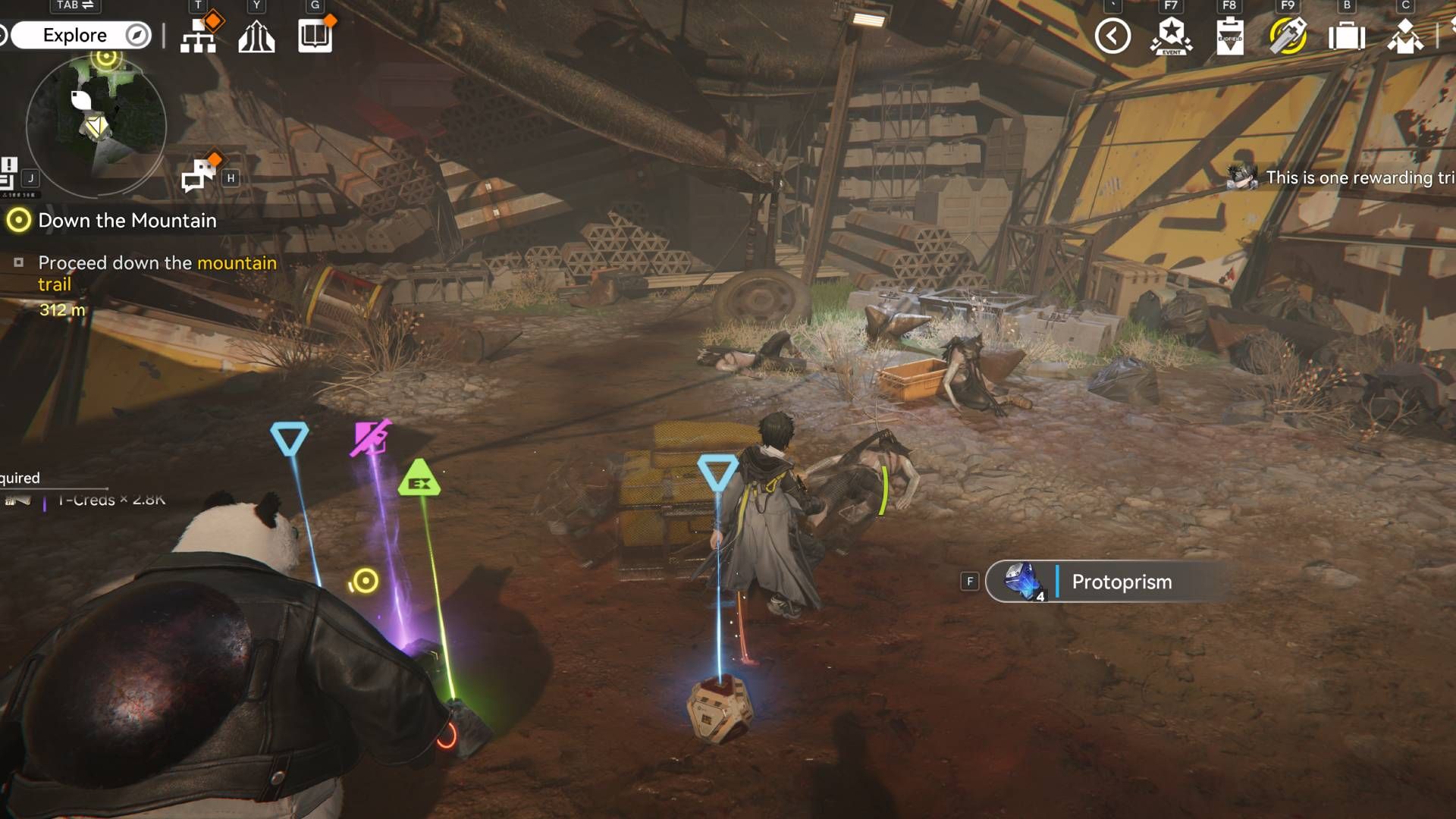This screenshot has width=1456, height=819.
Task: Open the yellow-ringed ticket icon
Action: [1288, 36]
